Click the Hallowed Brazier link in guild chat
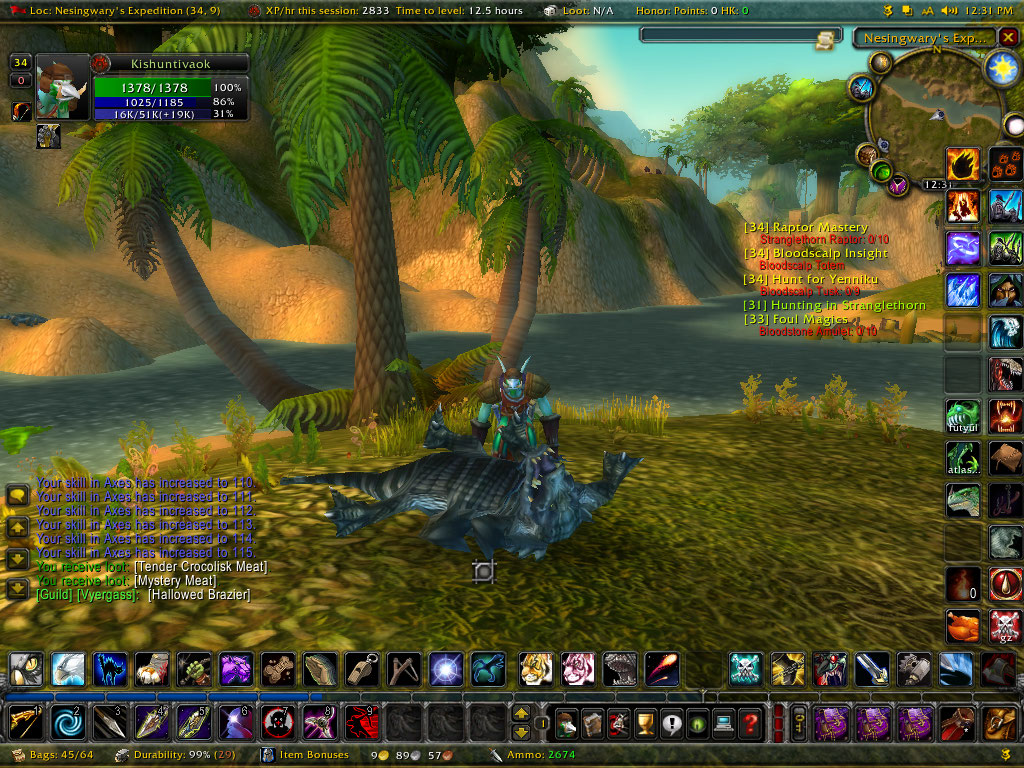The image size is (1024, 768). coord(199,595)
